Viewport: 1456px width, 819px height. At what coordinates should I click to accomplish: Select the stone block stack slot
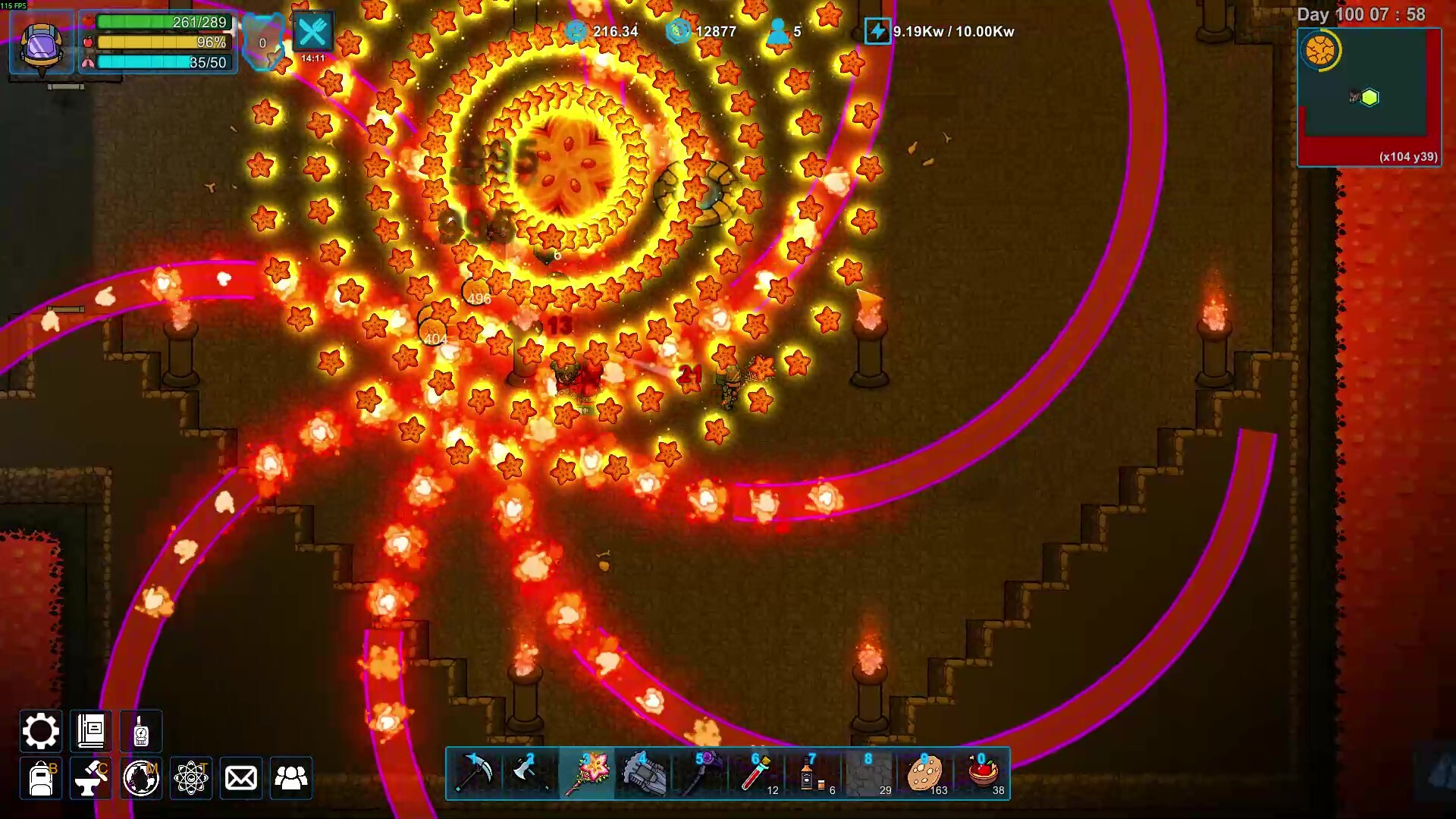click(x=868, y=773)
